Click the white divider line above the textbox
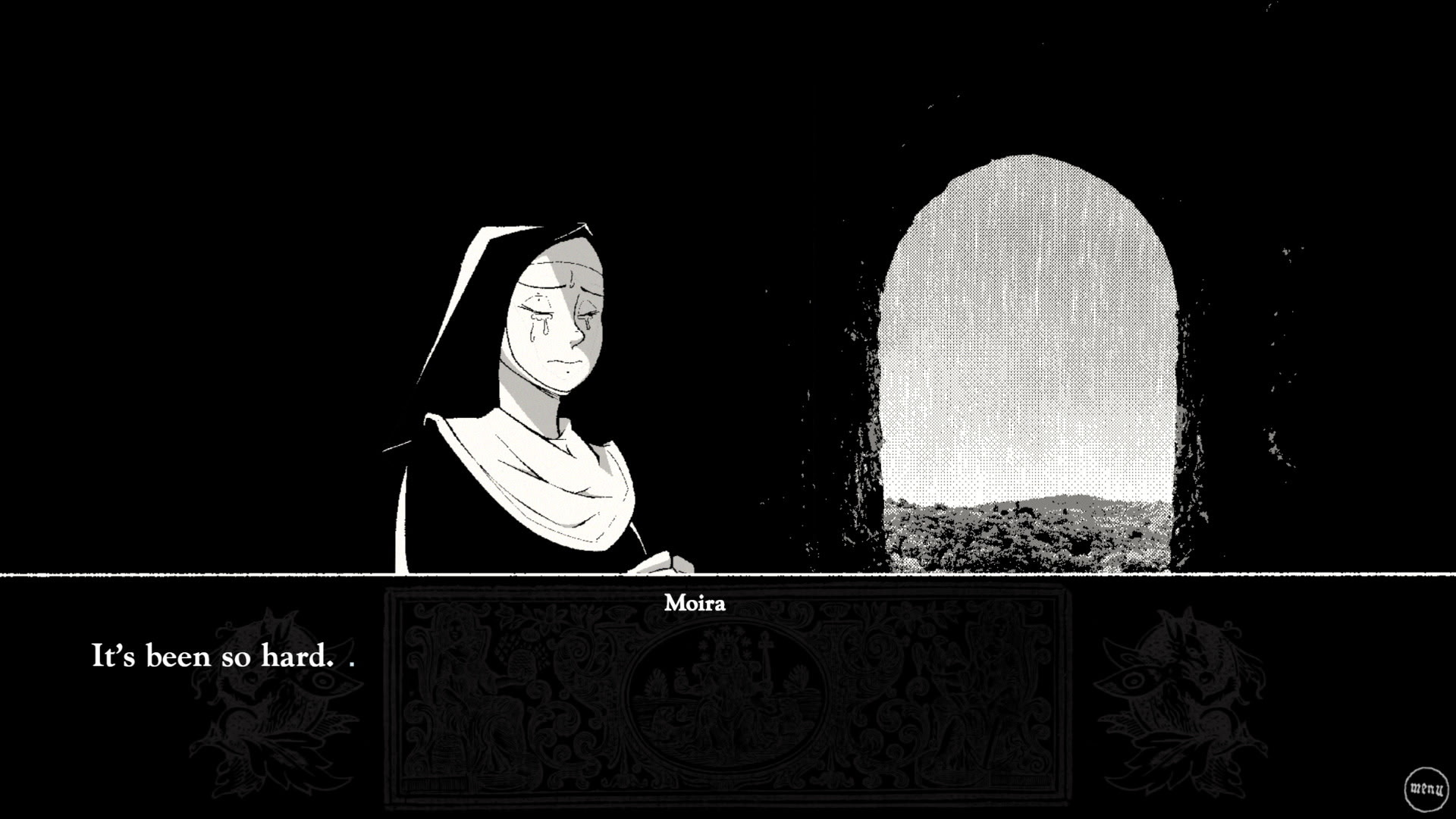This screenshot has width=1456, height=819. 728,575
